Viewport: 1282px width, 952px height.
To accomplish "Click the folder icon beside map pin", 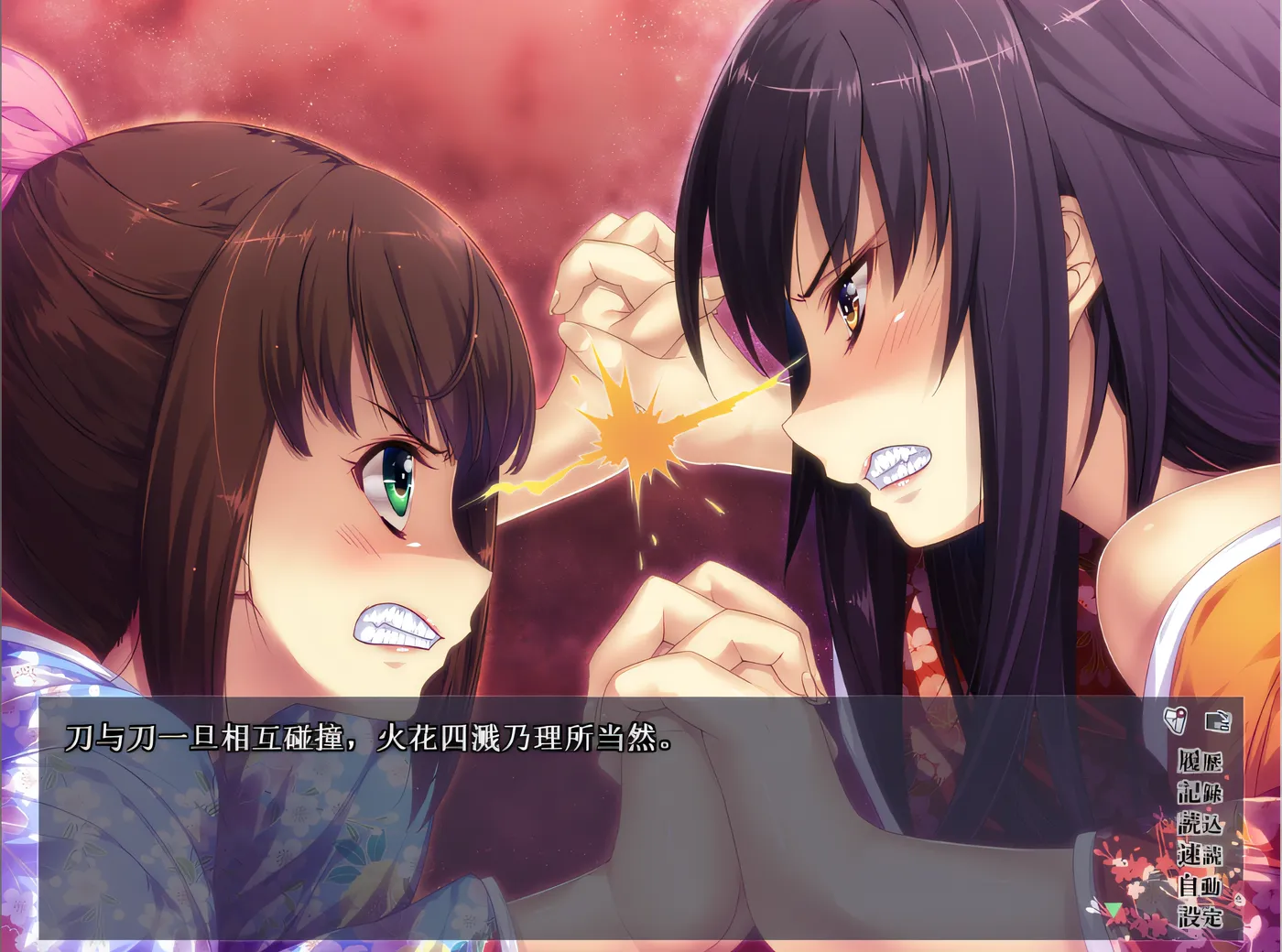I will pyautogui.click(x=1218, y=720).
